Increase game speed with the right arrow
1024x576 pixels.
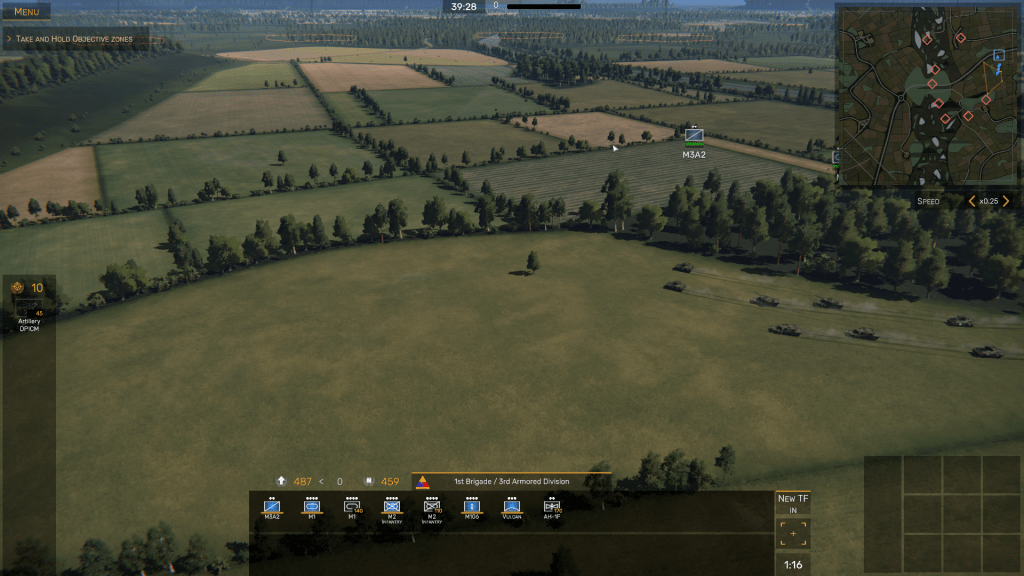click(x=1006, y=201)
